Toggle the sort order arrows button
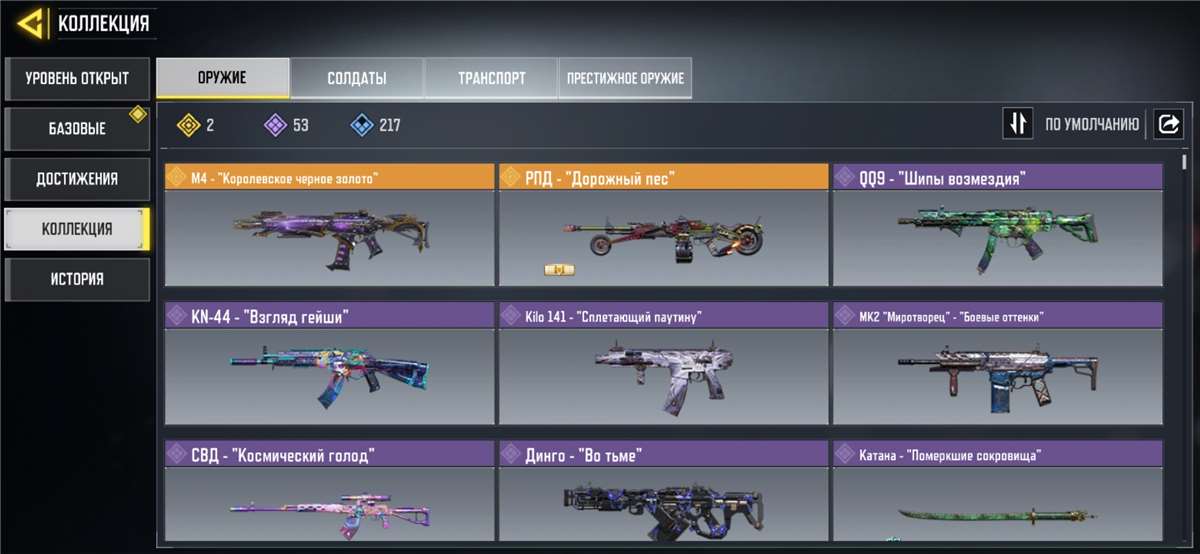The image size is (1200, 554). [x=1018, y=124]
